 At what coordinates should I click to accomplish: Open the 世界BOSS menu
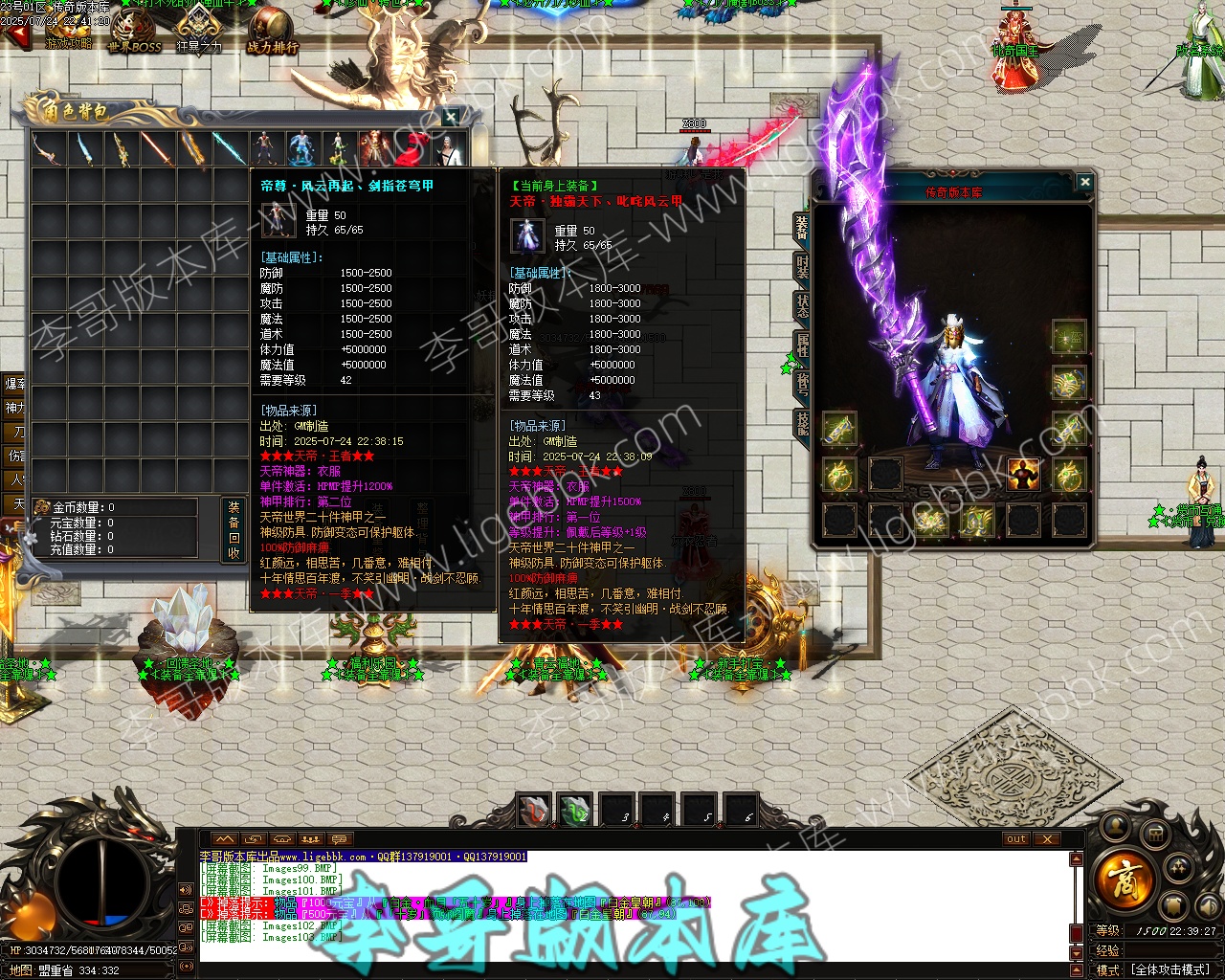click(x=134, y=31)
